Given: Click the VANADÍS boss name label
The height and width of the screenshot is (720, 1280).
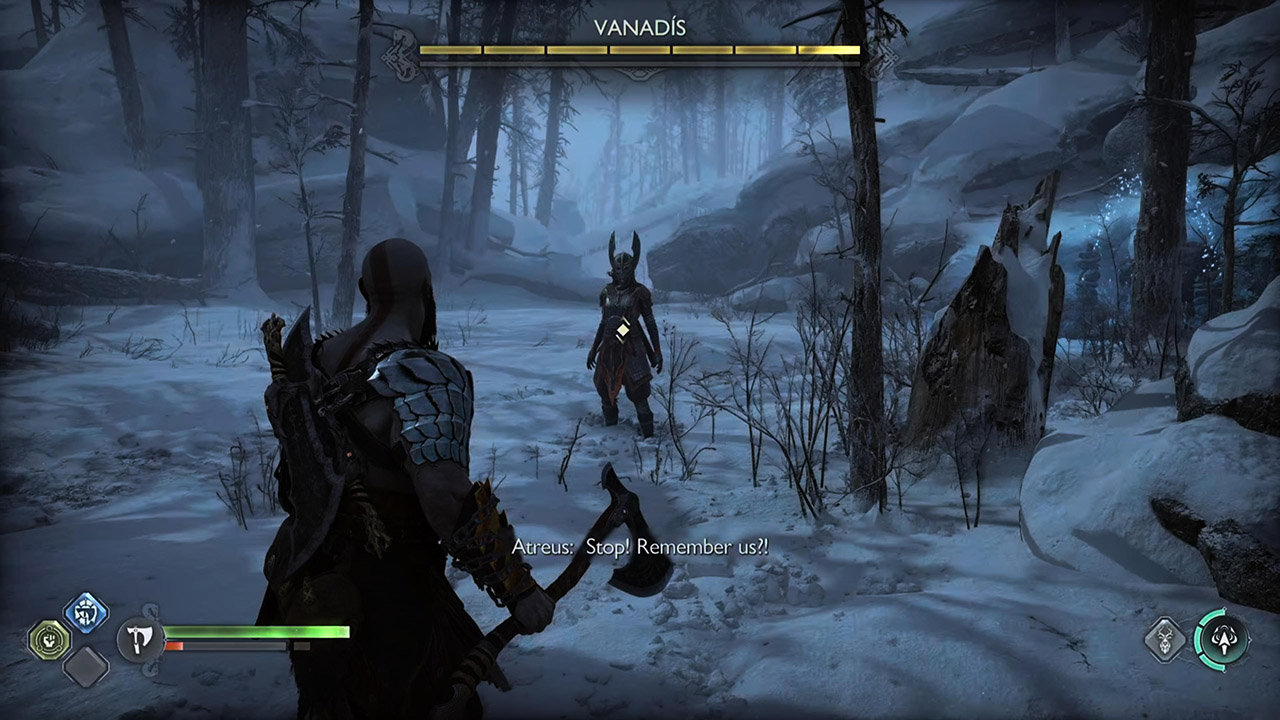Looking at the screenshot, I should coord(639,25).
